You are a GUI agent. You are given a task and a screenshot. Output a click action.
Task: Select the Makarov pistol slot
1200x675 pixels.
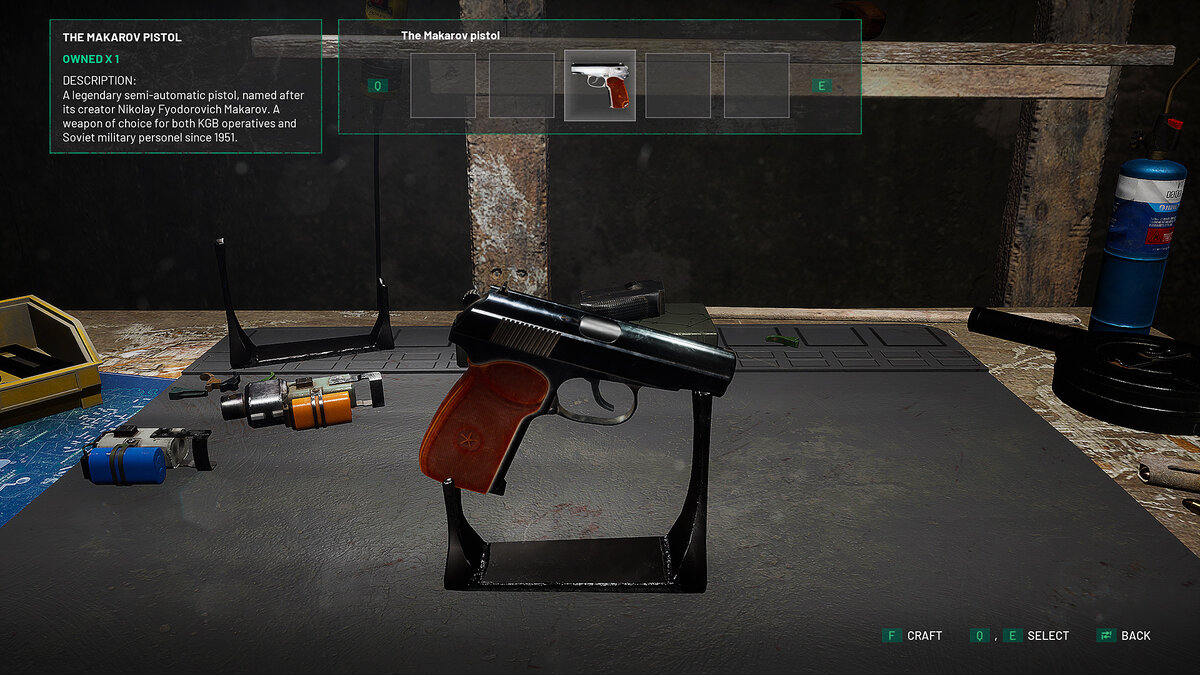pyautogui.click(x=600, y=86)
